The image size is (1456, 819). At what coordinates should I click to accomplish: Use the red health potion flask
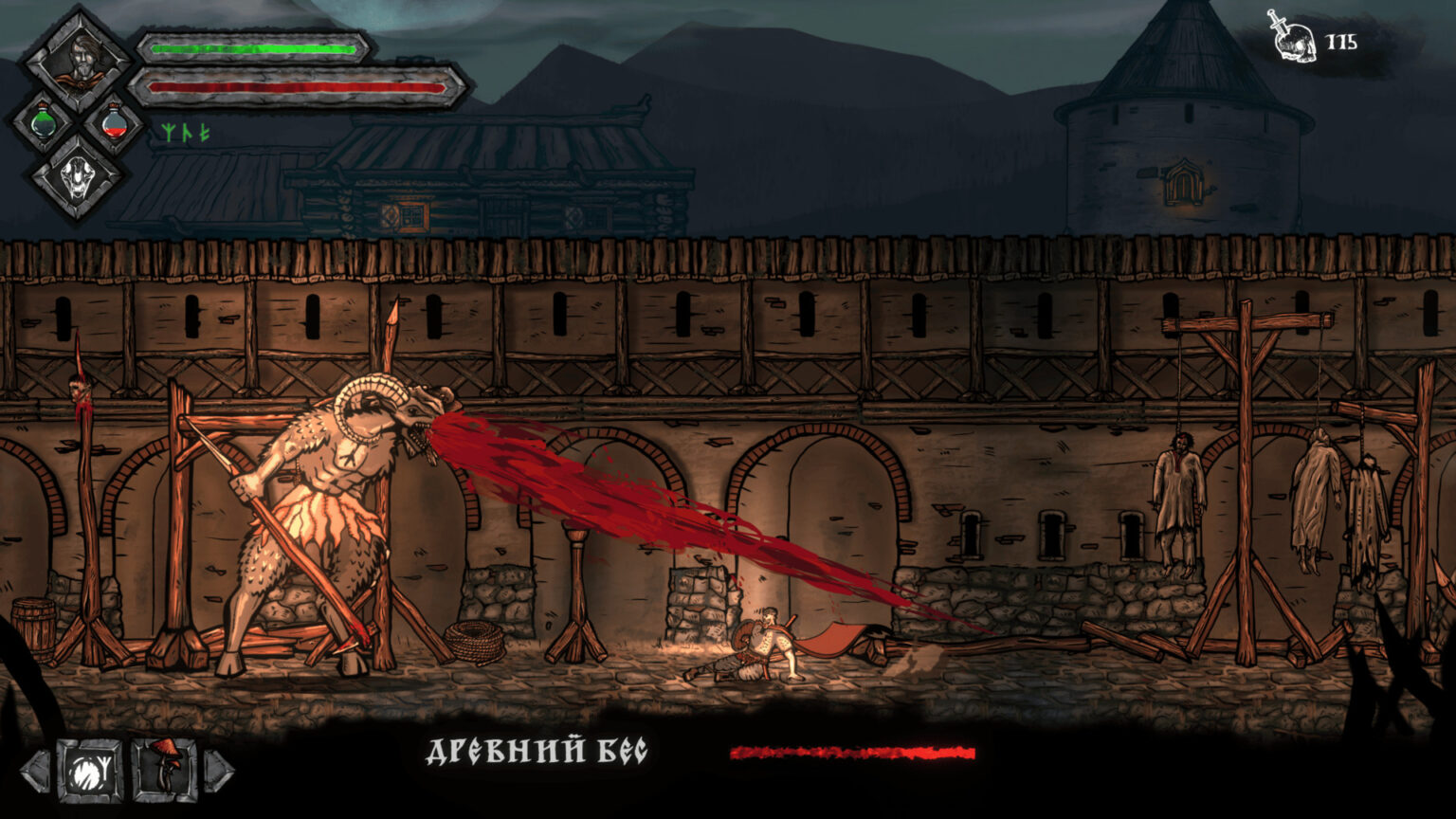(114, 123)
